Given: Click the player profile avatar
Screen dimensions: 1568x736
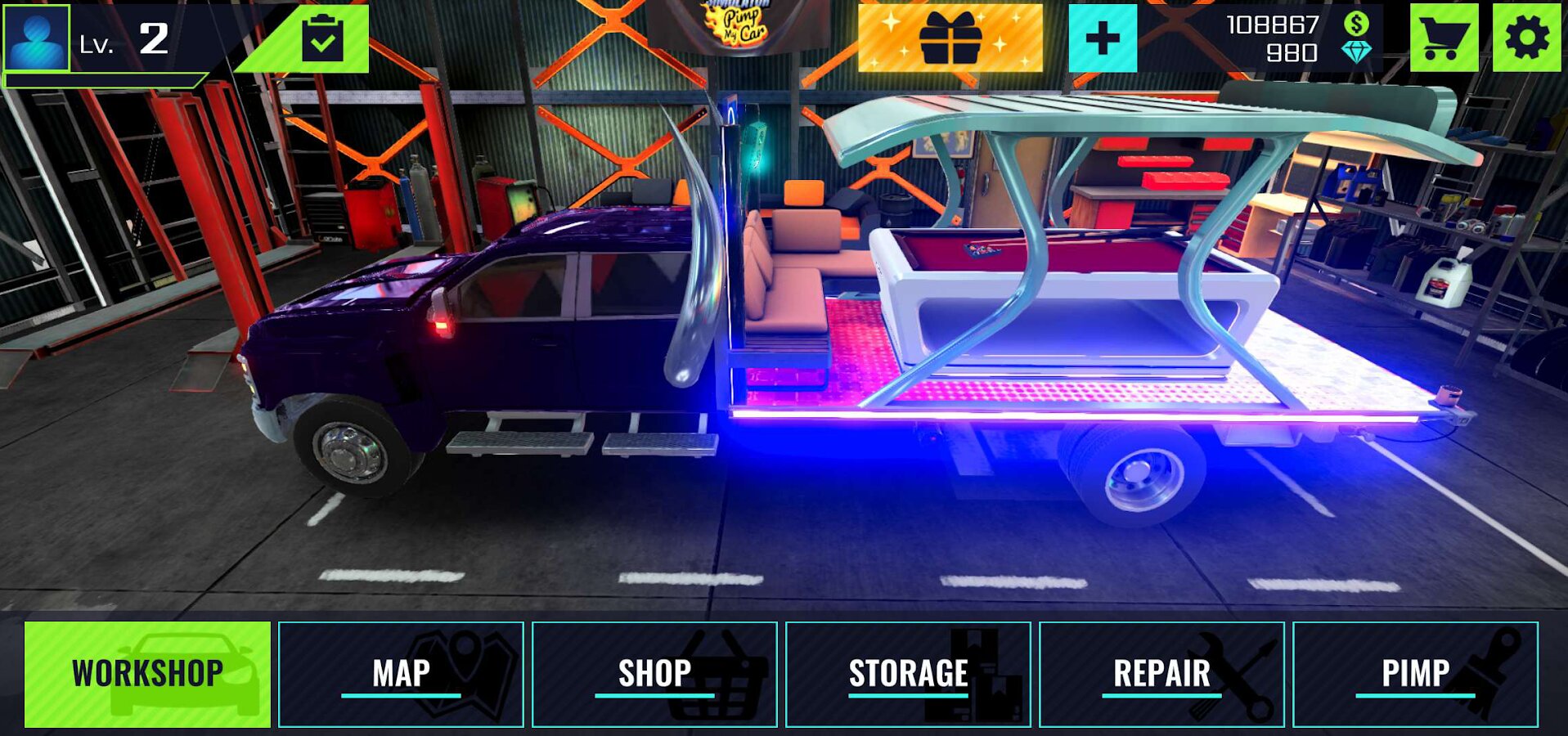Looking at the screenshot, I should [36, 38].
